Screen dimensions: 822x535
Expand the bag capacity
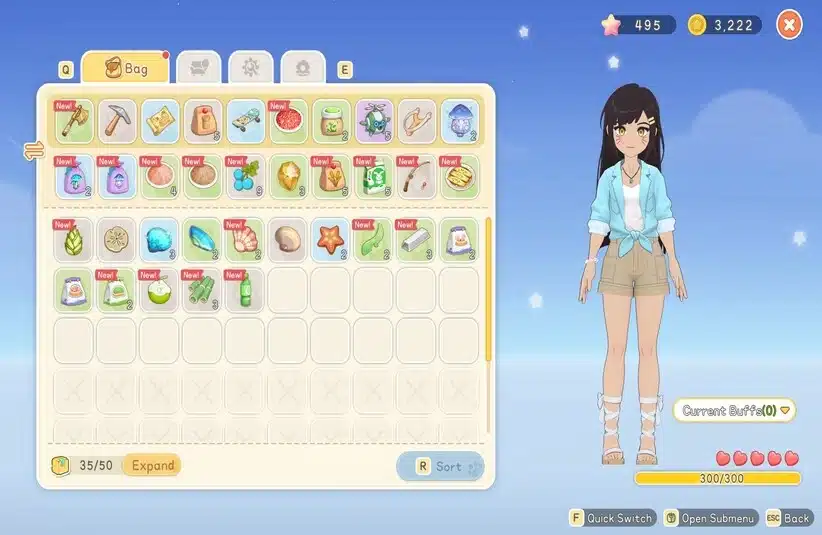pyautogui.click(x=153, y=465)
